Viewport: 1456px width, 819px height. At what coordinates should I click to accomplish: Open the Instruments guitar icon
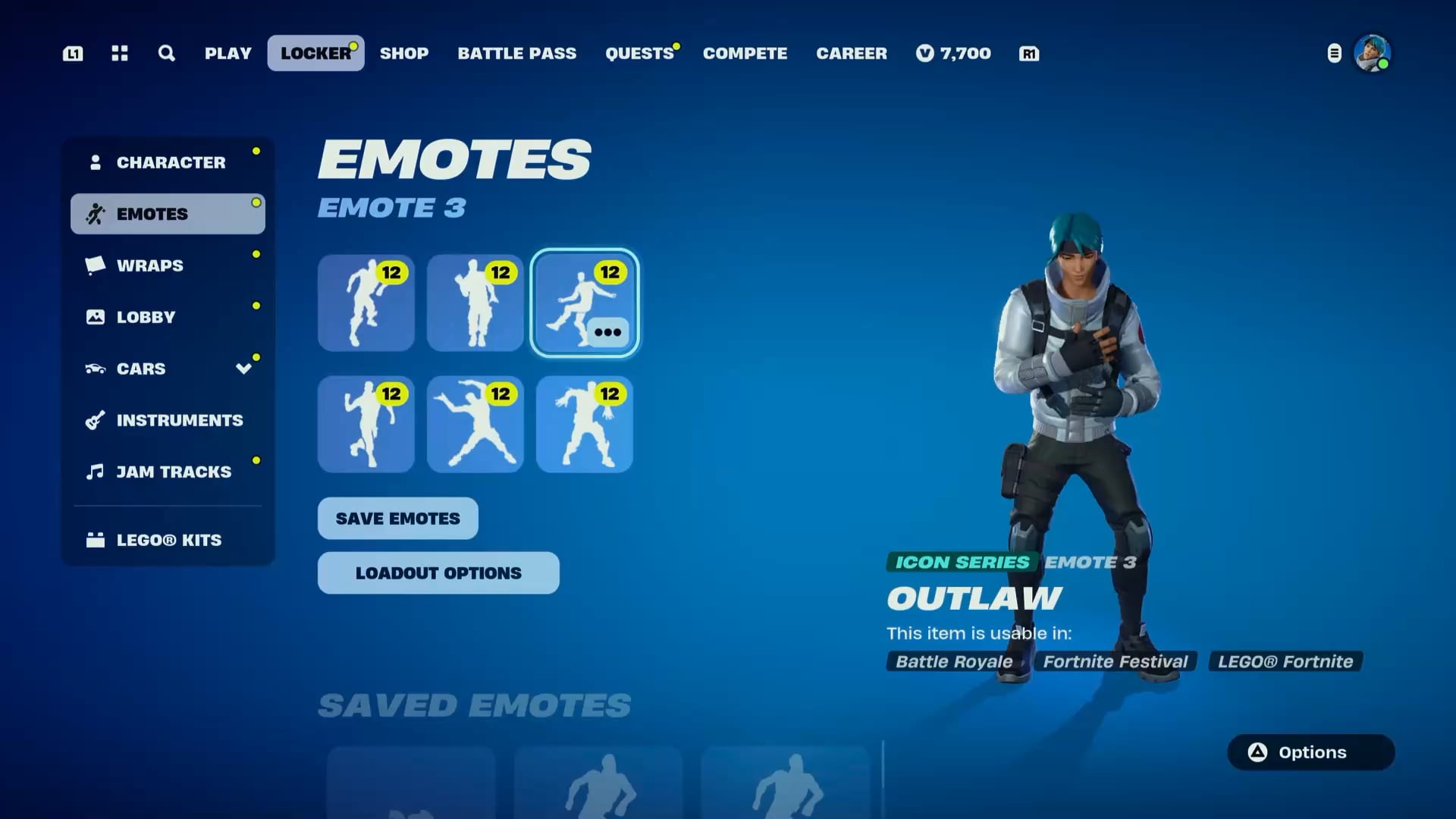click(94, 420)
